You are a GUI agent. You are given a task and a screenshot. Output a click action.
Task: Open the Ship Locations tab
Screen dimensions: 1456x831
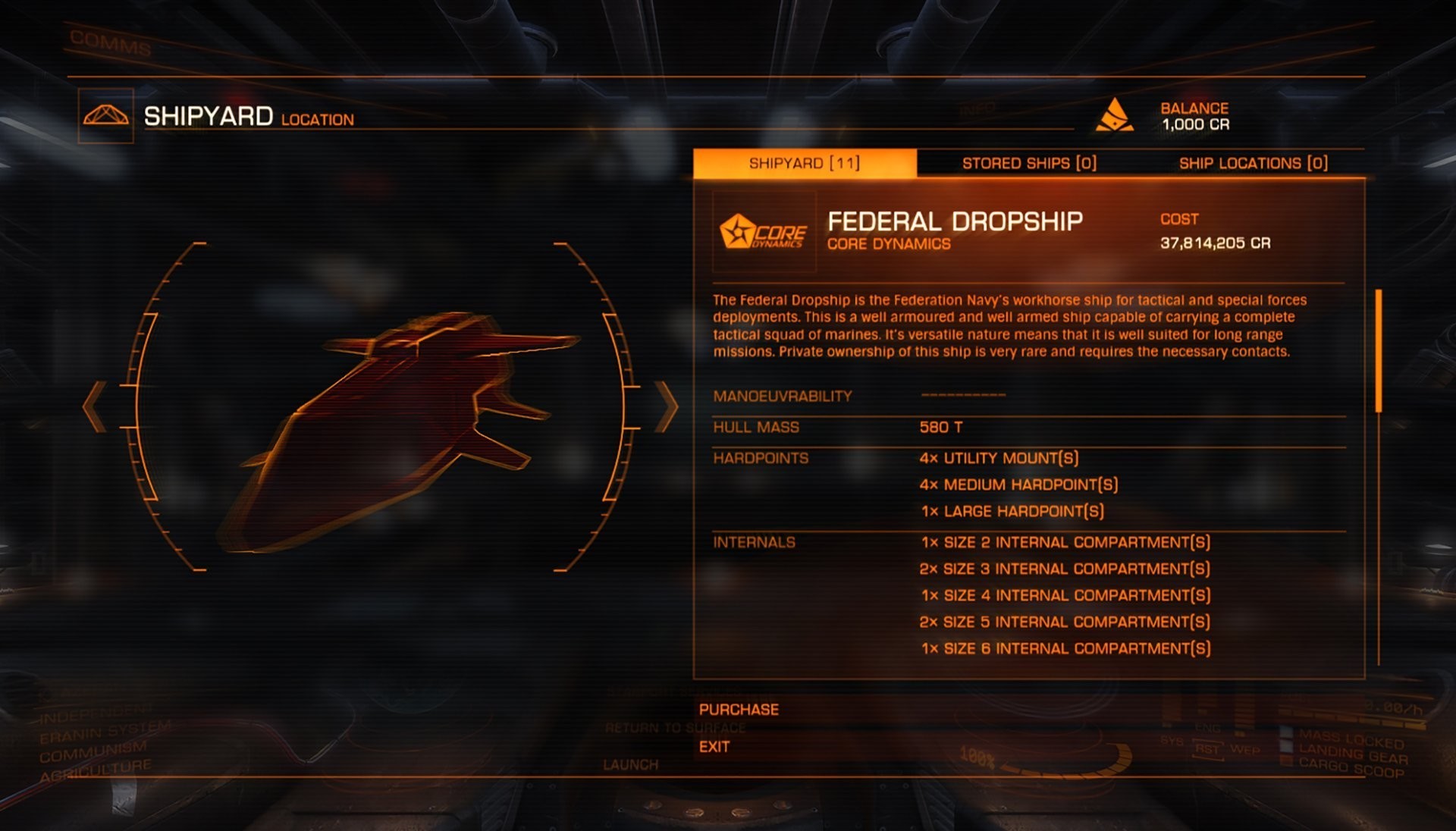tap(1251, 163)
